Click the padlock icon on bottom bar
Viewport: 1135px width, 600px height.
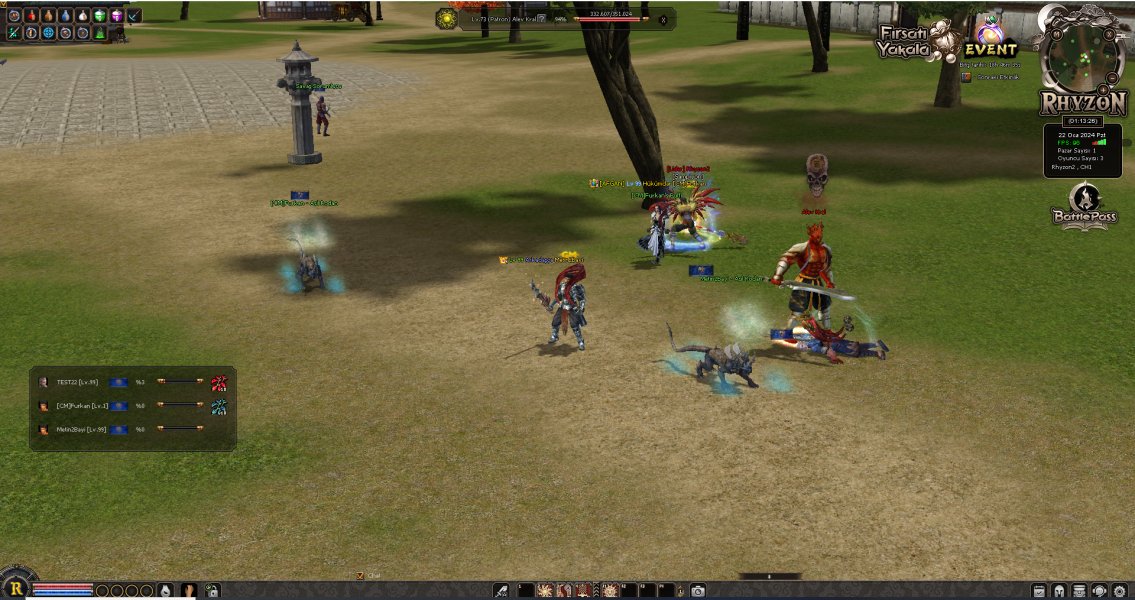(212, 591)
